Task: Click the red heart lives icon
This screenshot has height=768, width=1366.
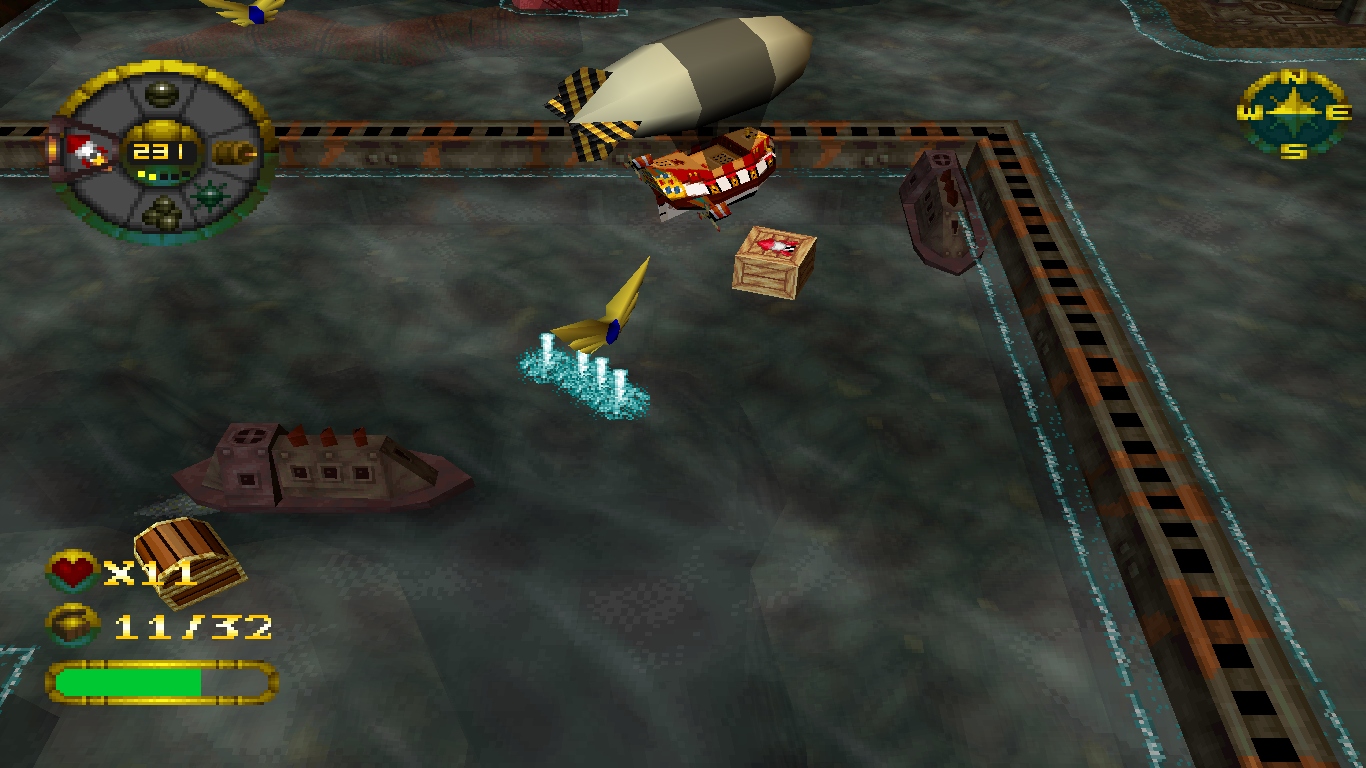Action: click(x=72, y=572)
